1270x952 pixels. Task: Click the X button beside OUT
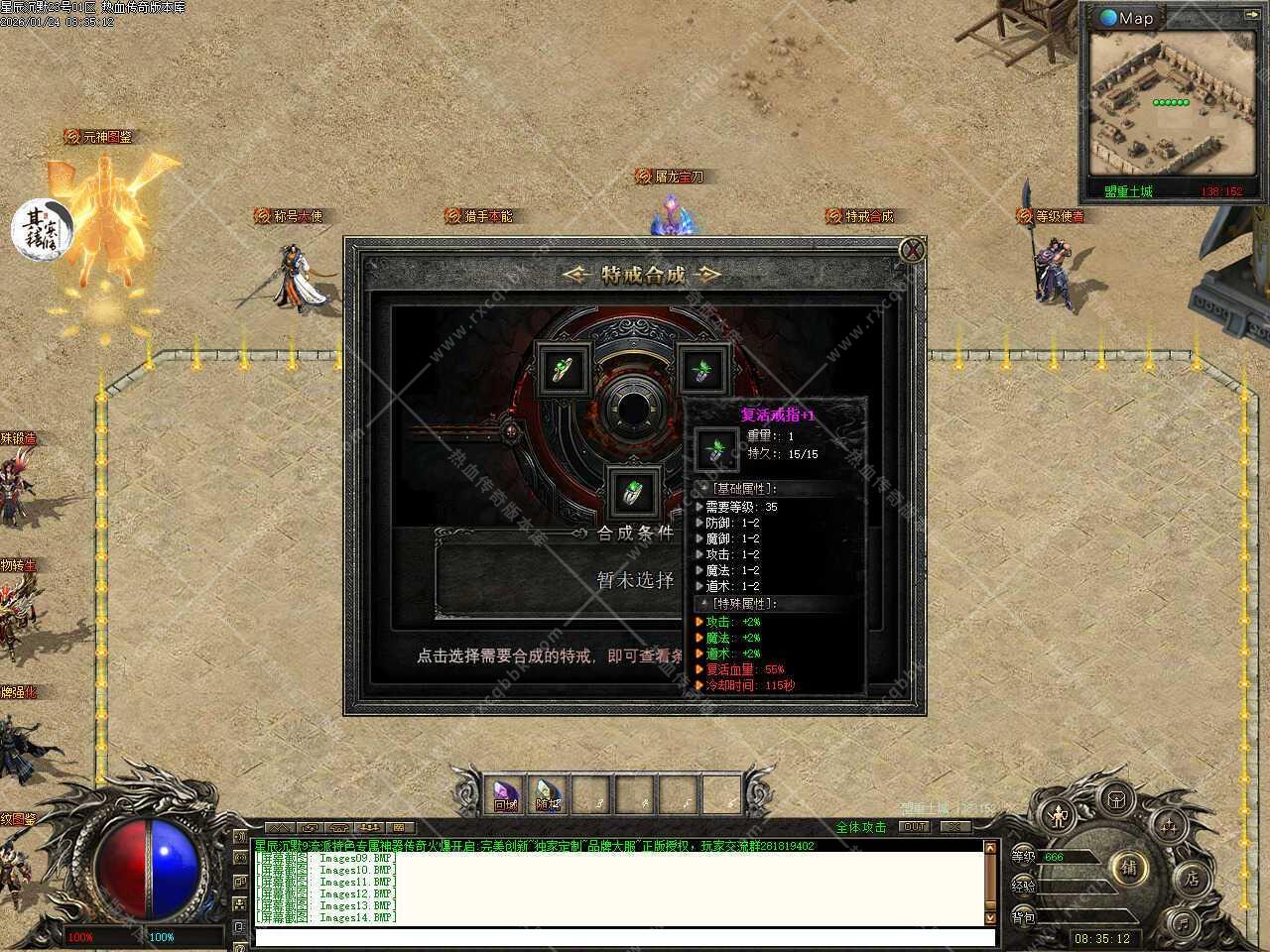pos(954,826)
